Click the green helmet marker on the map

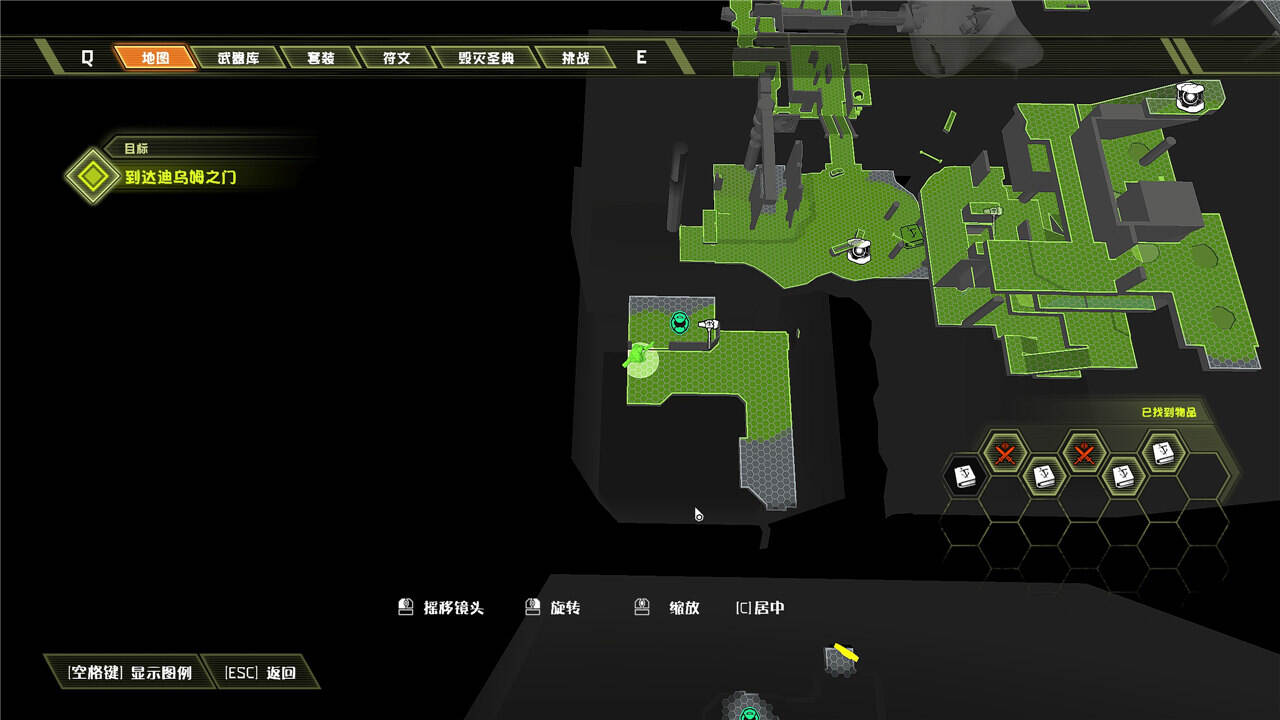[680, 322]
